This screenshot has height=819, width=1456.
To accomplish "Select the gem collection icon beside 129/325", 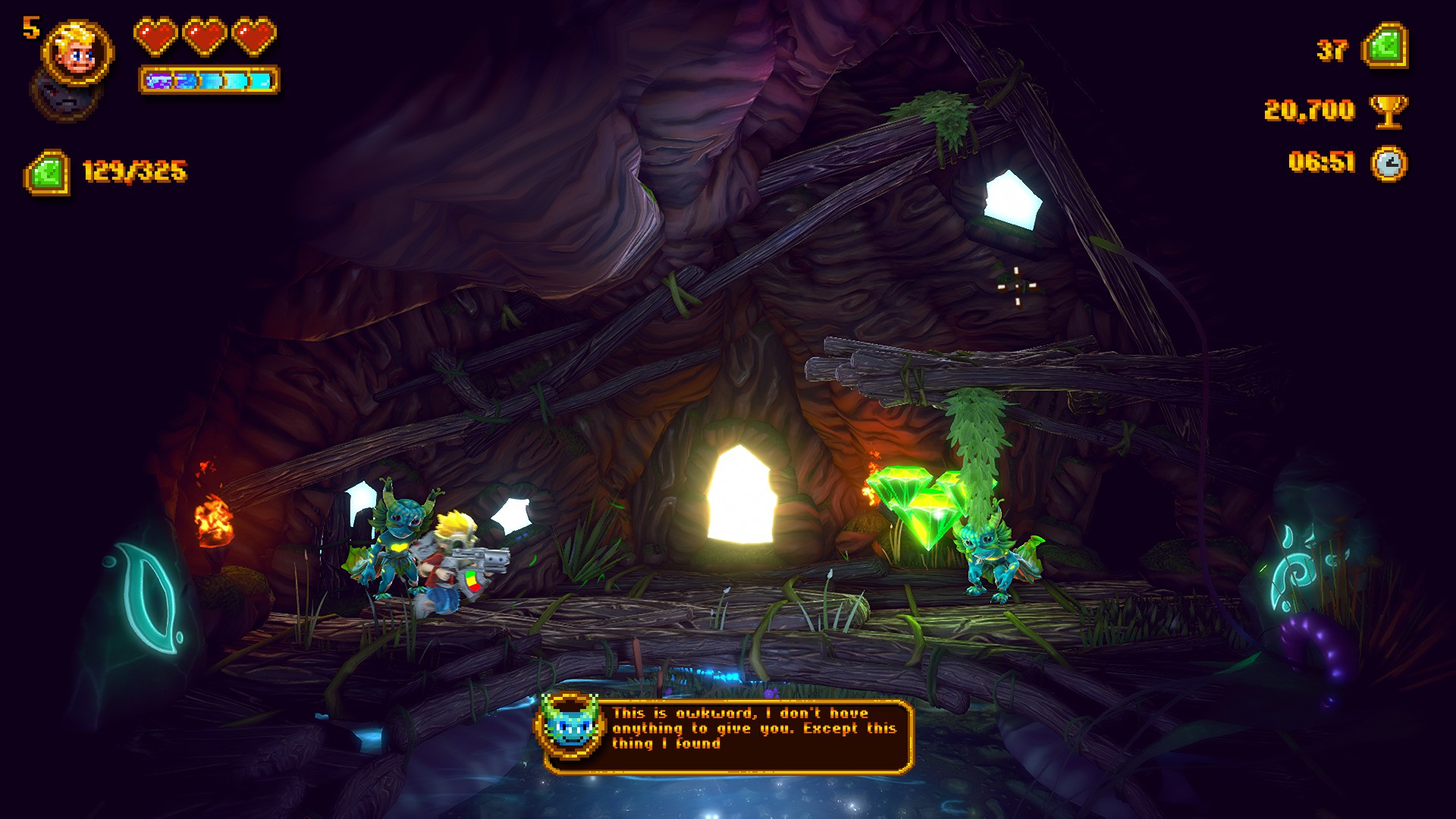I will point(47,172).
